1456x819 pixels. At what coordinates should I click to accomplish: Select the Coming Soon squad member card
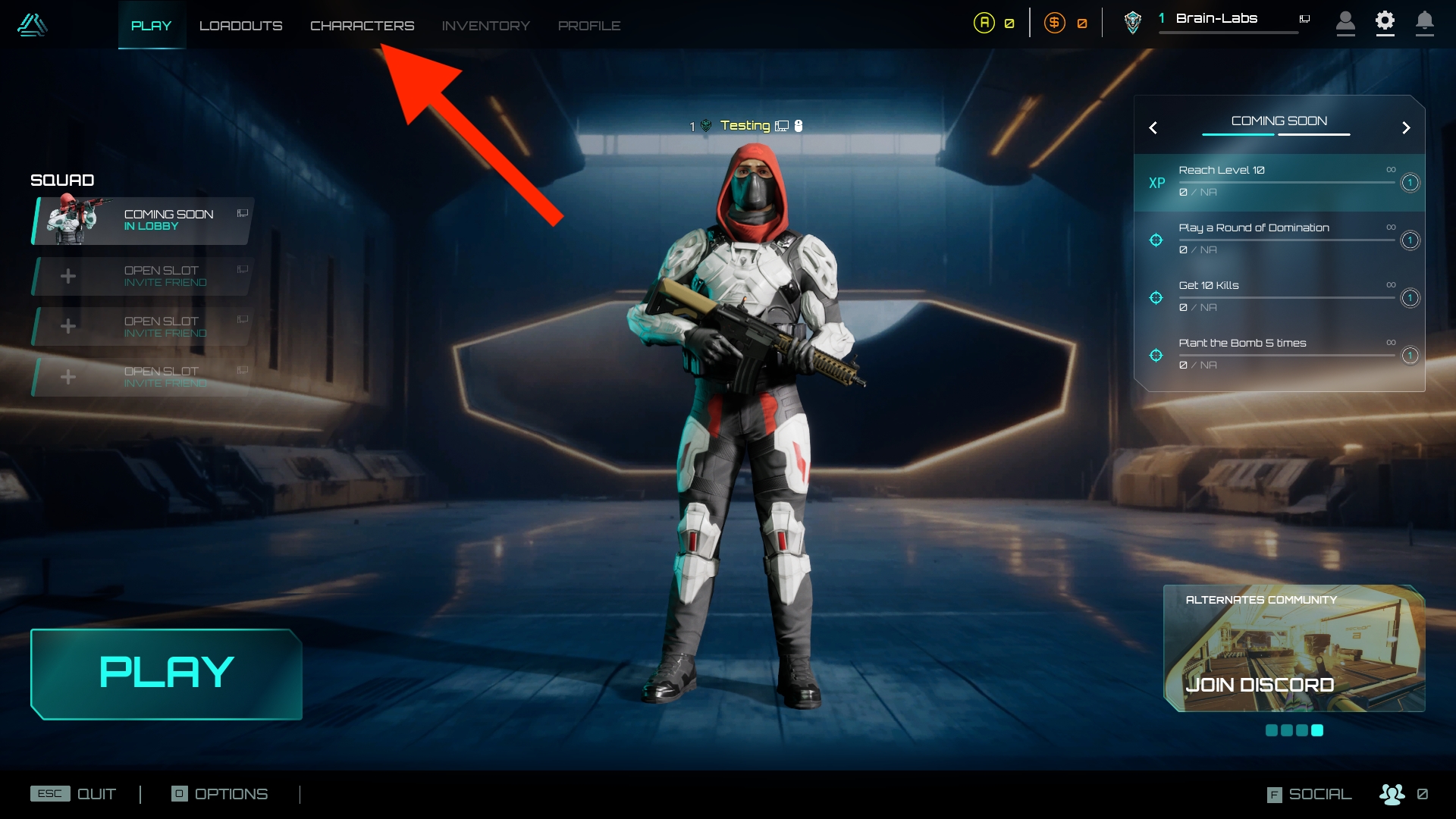(x=143, y=221)
